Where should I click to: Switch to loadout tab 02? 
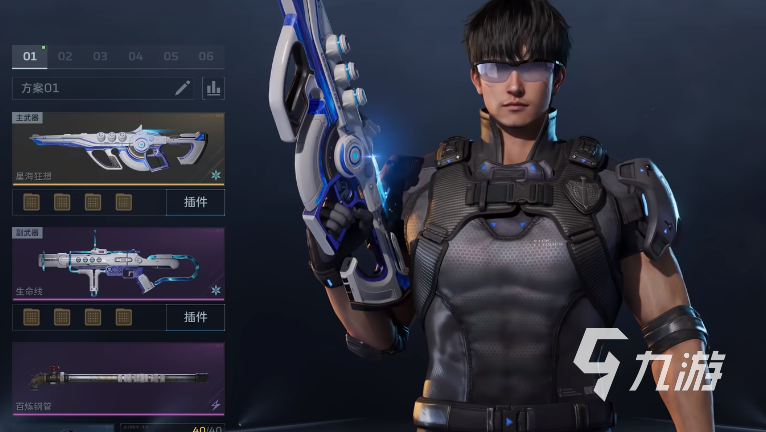65,57
